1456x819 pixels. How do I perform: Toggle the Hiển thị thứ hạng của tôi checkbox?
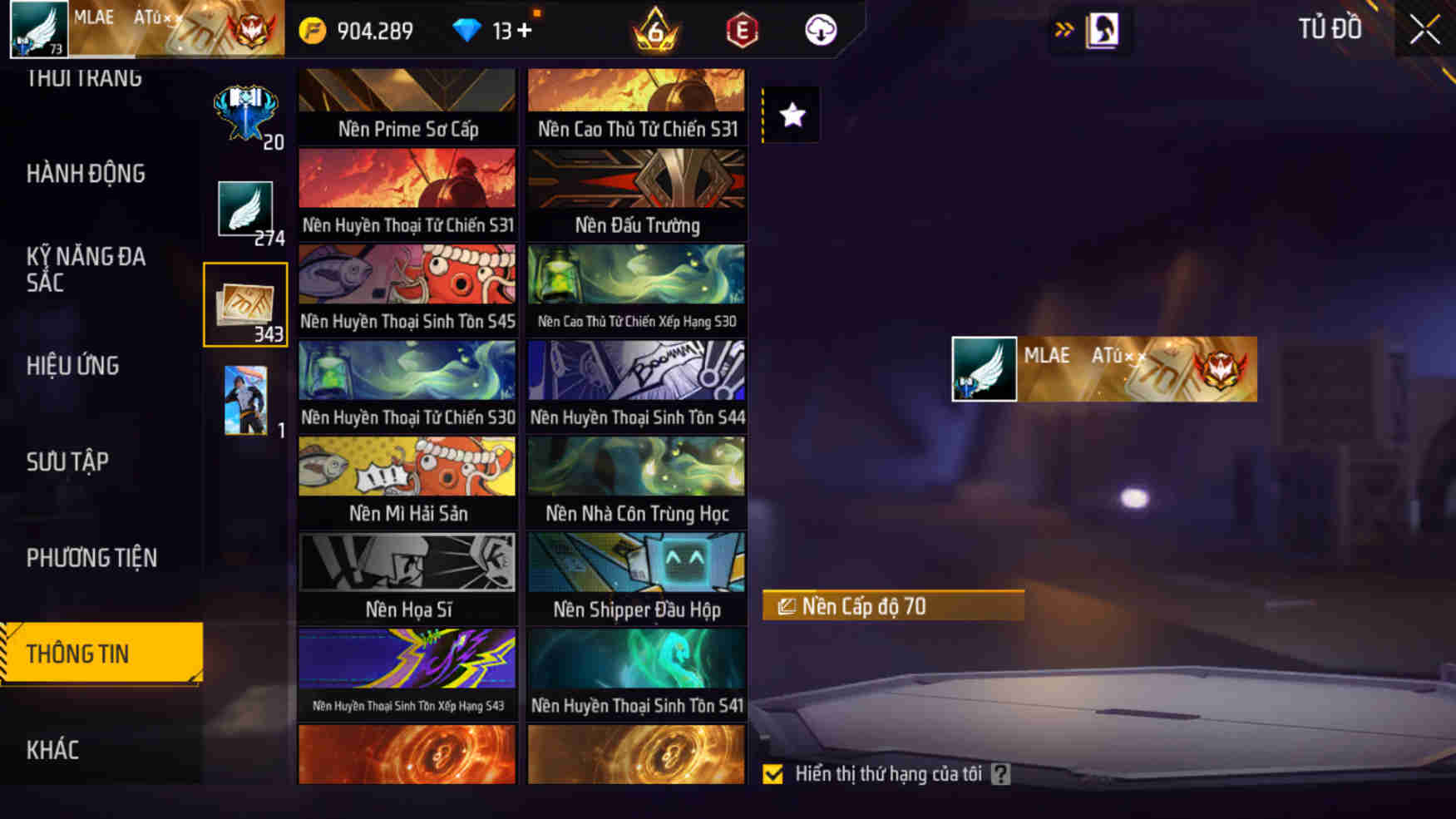[x=773, y=773]
